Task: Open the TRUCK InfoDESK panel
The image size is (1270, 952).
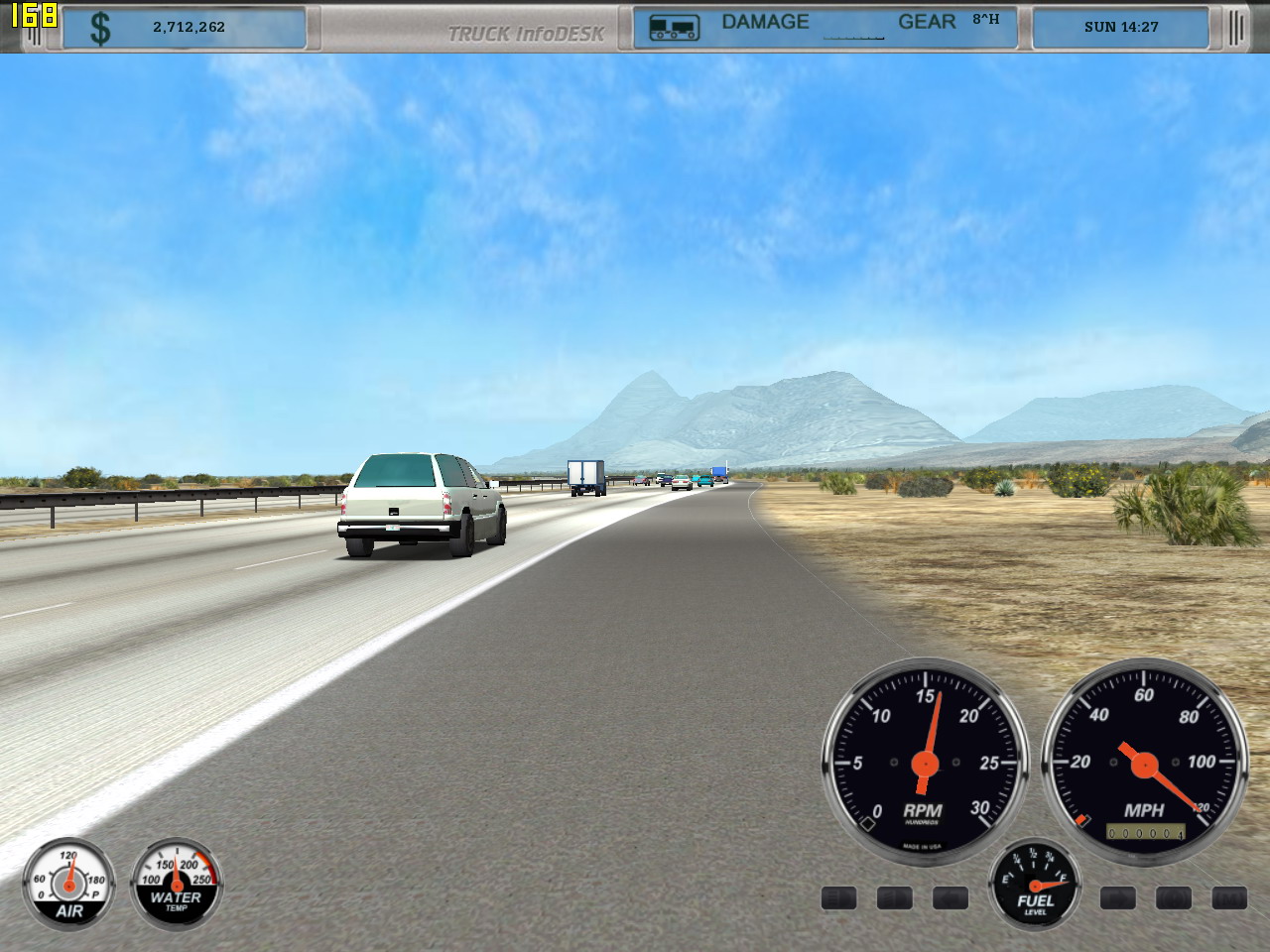Action: pos(525,34)
